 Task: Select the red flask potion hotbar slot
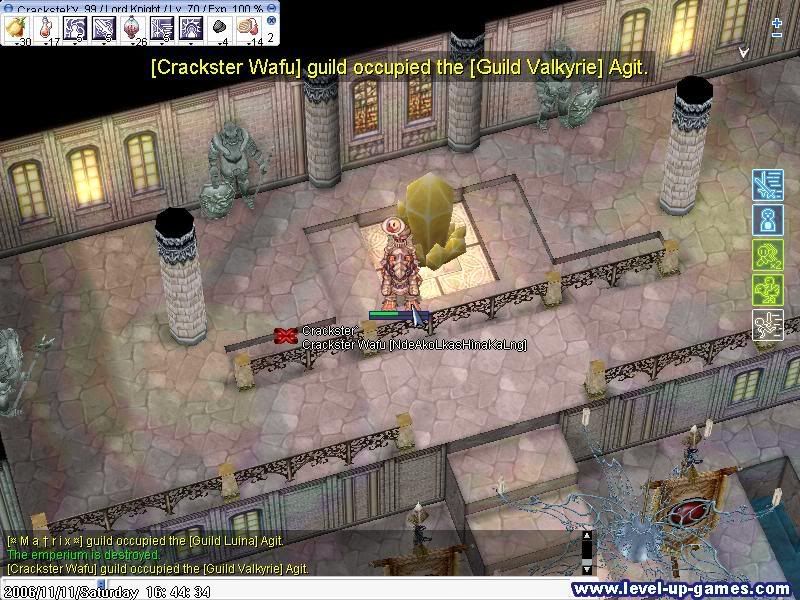(x=46, y=29)
